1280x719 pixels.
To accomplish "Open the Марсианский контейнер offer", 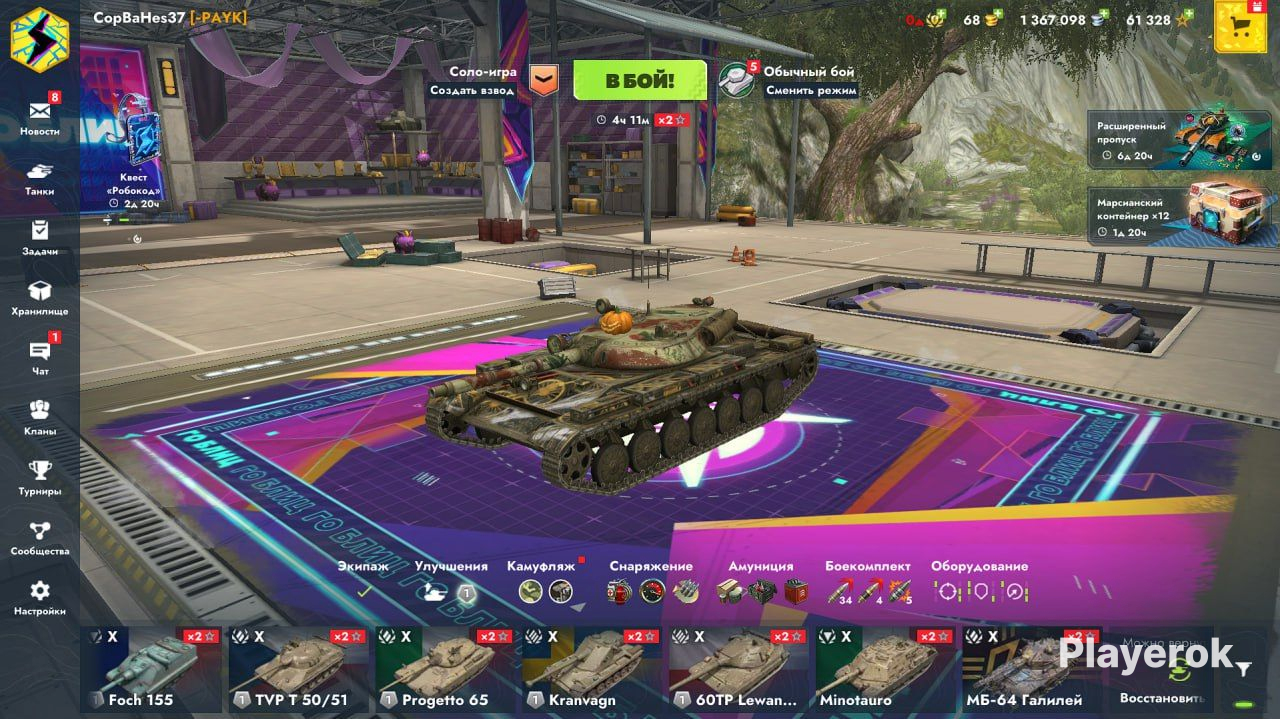I will (1165, 217).
